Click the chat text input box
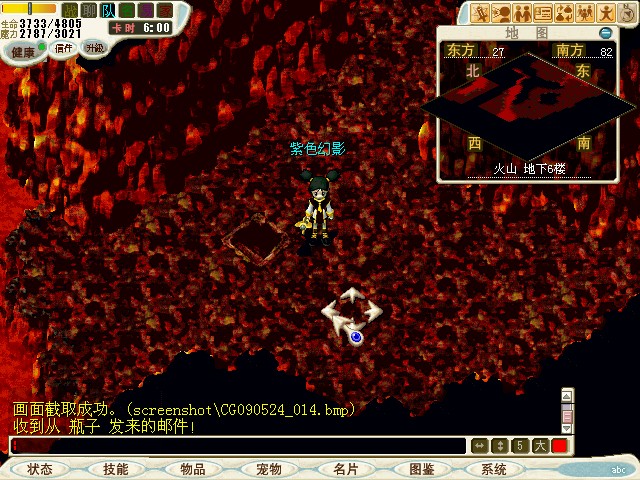This screenshot has height=480, width=640. click(x=238, y=446)
